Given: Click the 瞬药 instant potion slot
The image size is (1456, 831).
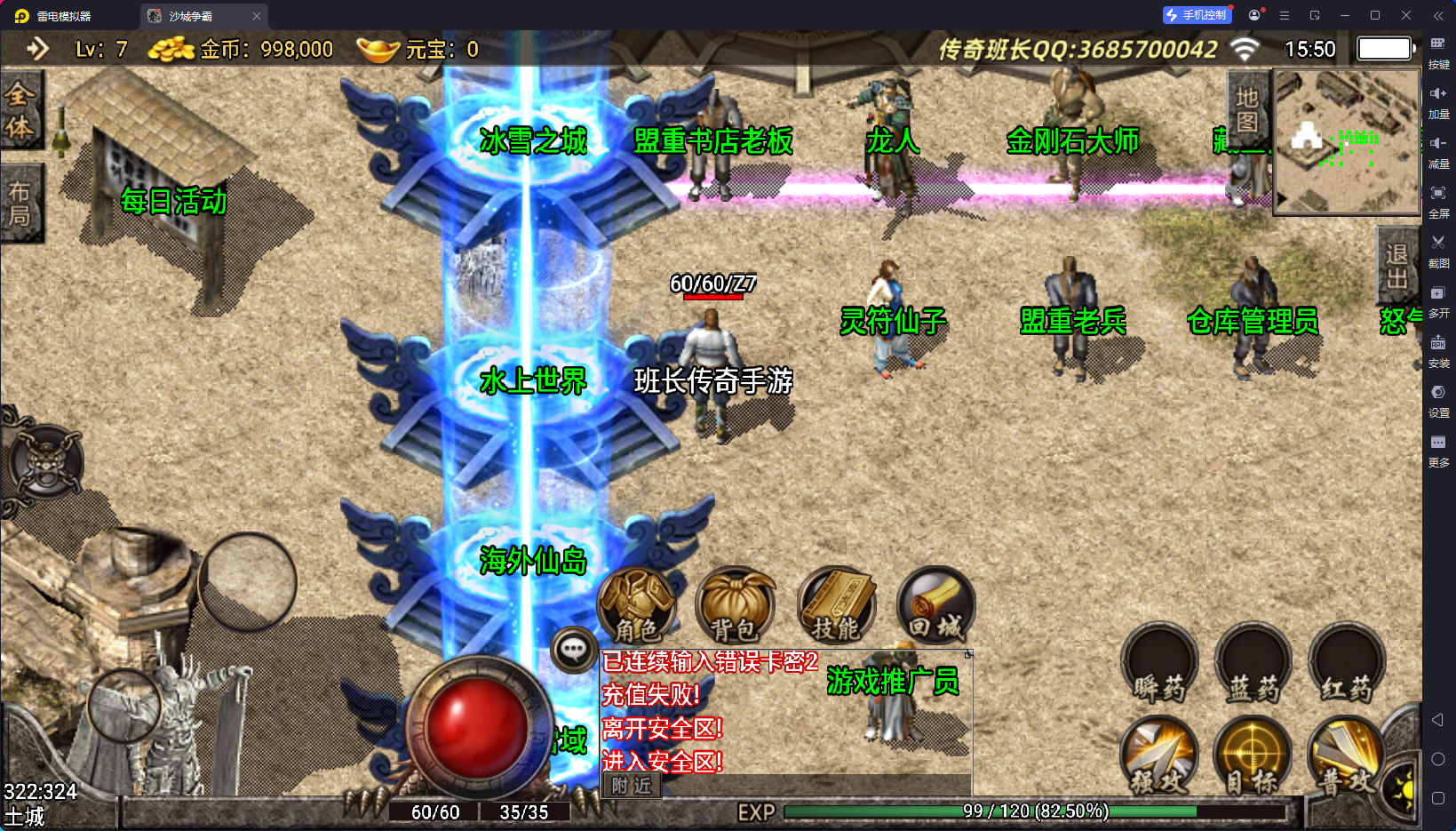Looking at the screenshot, I should click(1159, 665).
